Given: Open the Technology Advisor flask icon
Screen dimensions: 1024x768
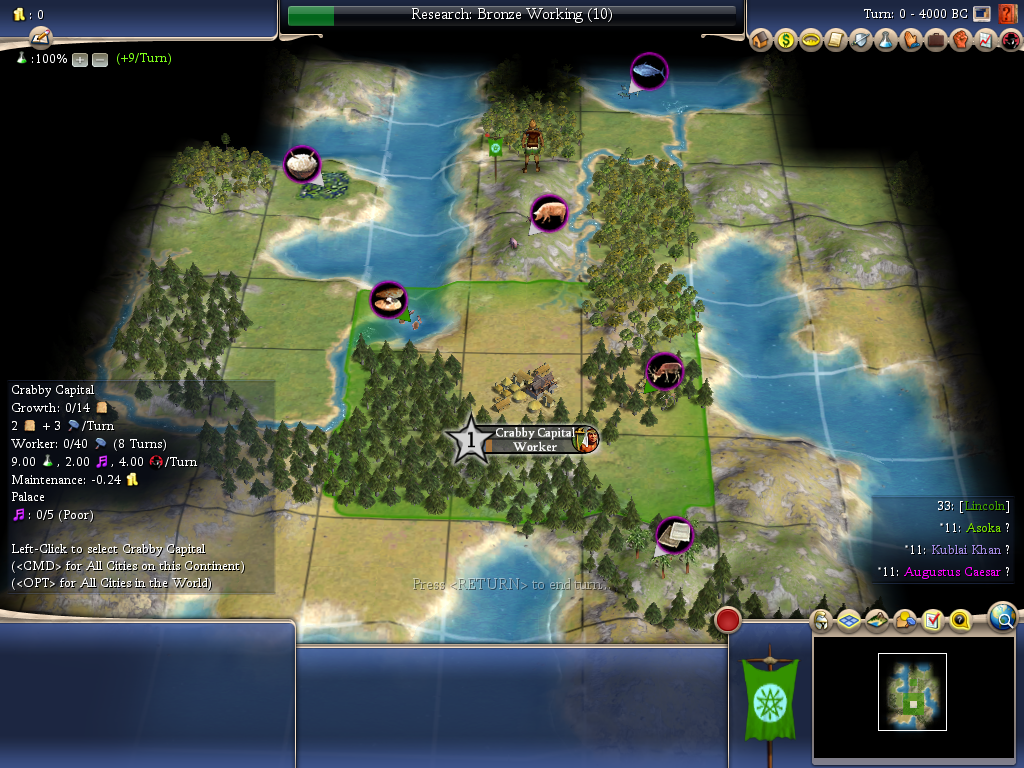Looking at the screenshot, I should 886,41.
